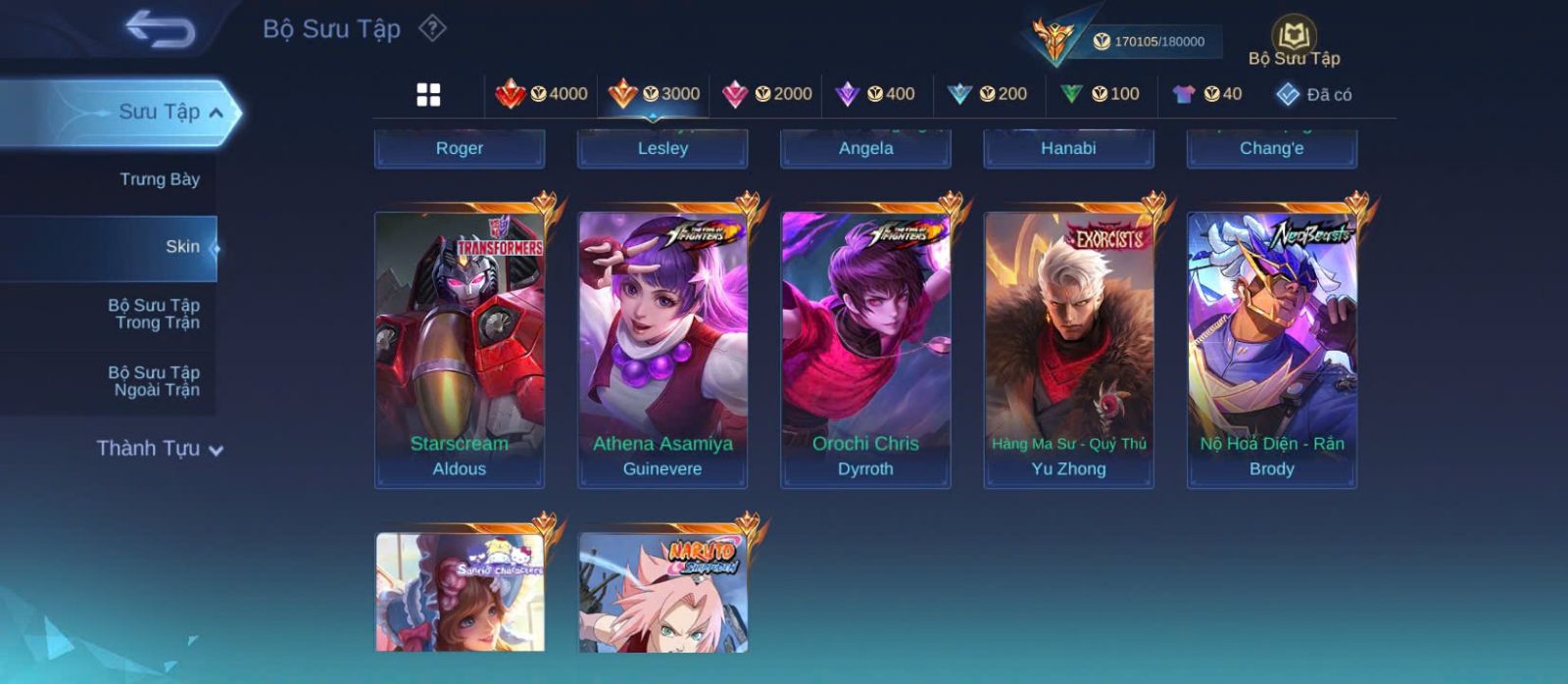Viewport: 1568px width, 684px height.
Task: Select the Starscream Aldous skin card
Action: (x=460, y=349)
